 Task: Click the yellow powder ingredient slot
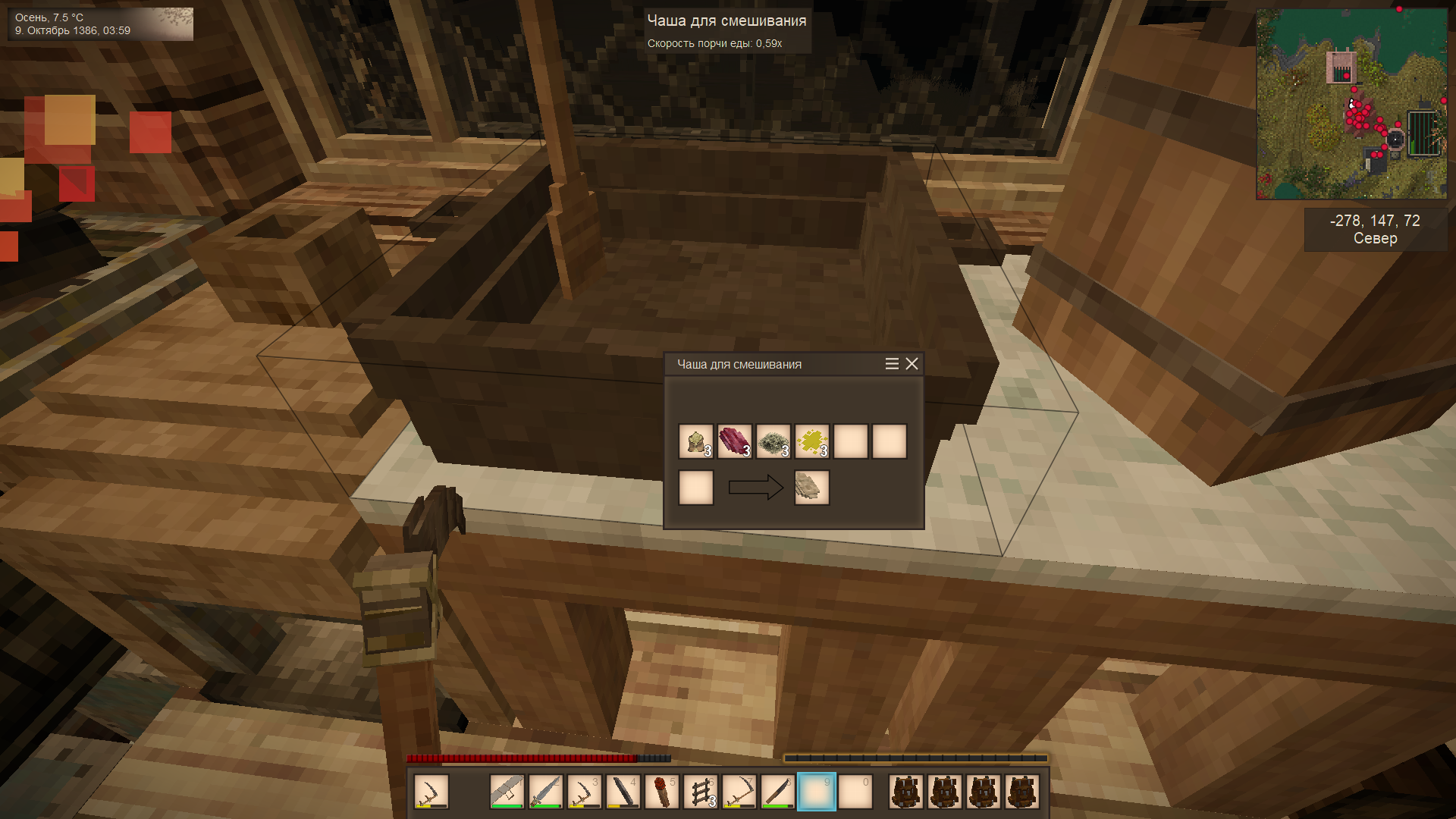pyautogui.click(x=811, y=441)
